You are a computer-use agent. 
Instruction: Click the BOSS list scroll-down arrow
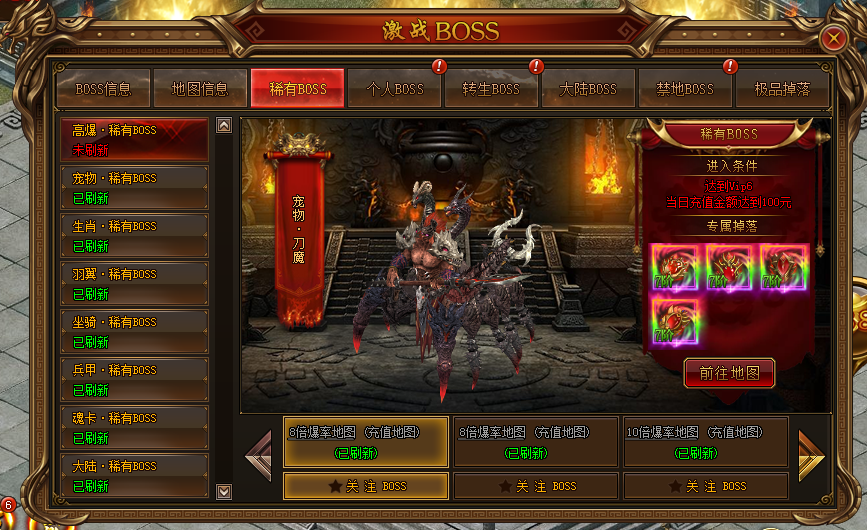tap(224, 491)
